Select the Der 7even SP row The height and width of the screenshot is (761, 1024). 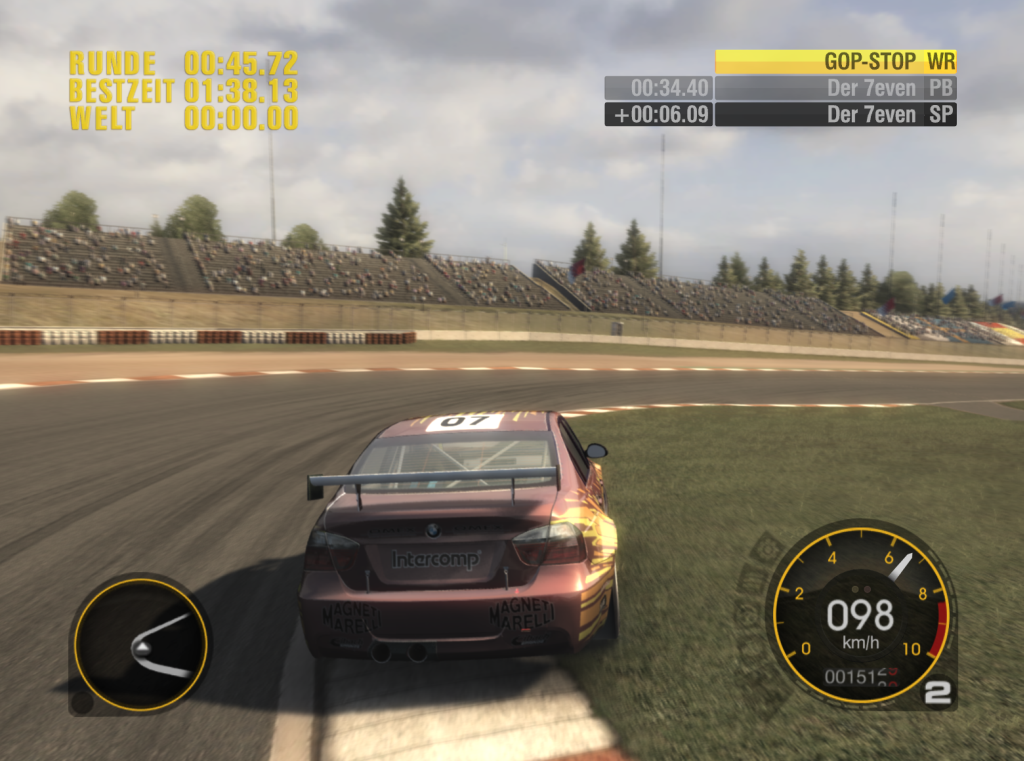pos(836,114)
